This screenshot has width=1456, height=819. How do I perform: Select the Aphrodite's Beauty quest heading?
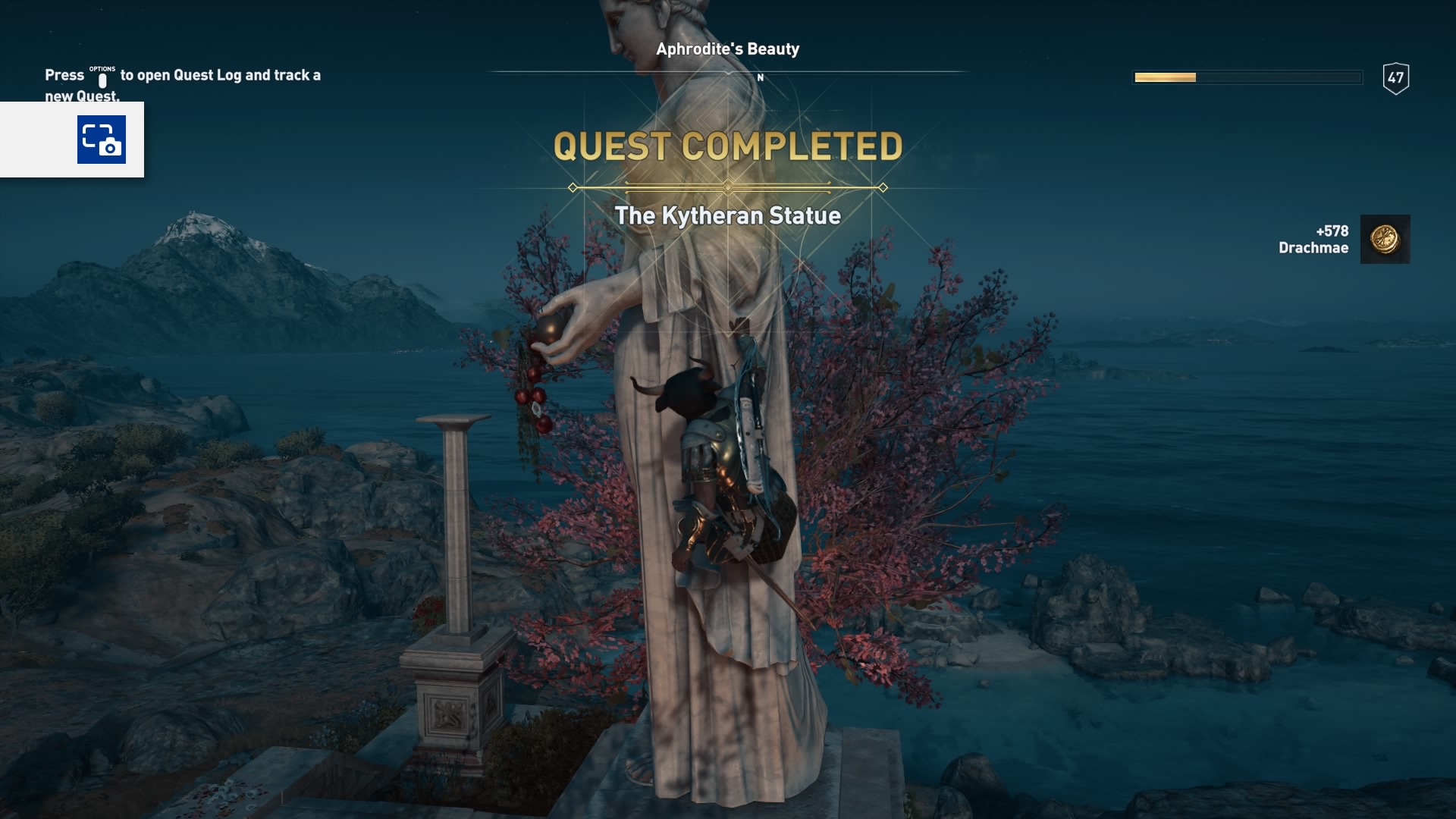click(727, 47)
